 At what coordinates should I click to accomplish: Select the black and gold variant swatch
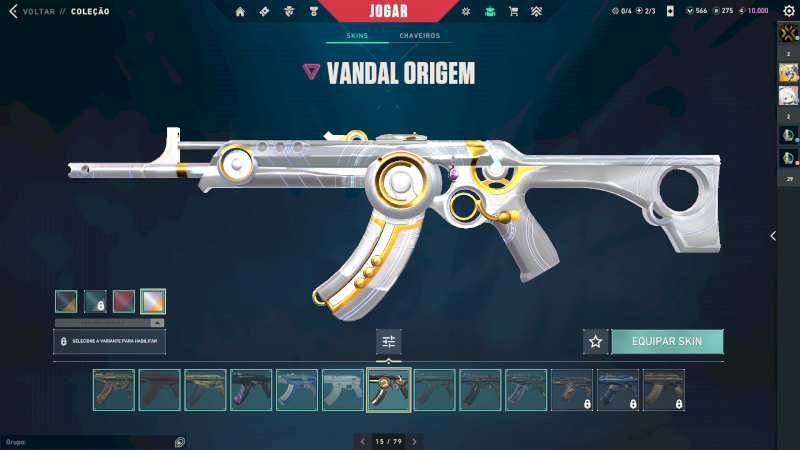pyautogui.click(x=66, y=301)
